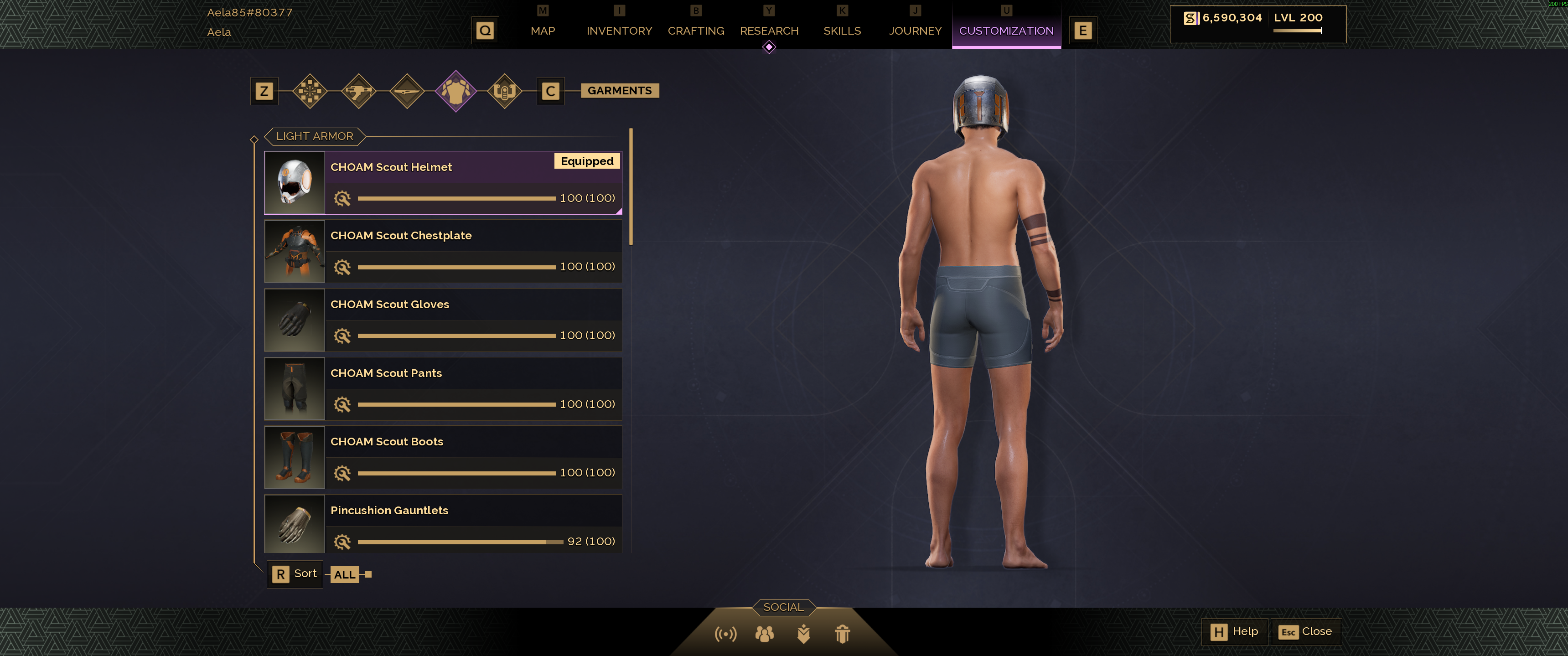Open the Research tab

pyautogui.click(x=768, y=31)
